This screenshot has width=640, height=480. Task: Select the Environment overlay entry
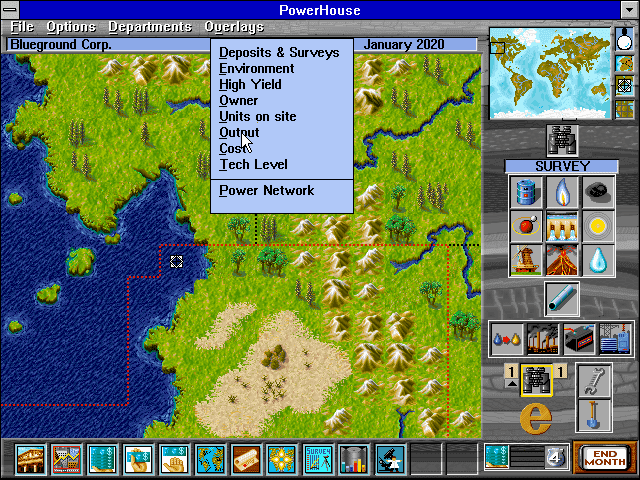click(257, 68)
